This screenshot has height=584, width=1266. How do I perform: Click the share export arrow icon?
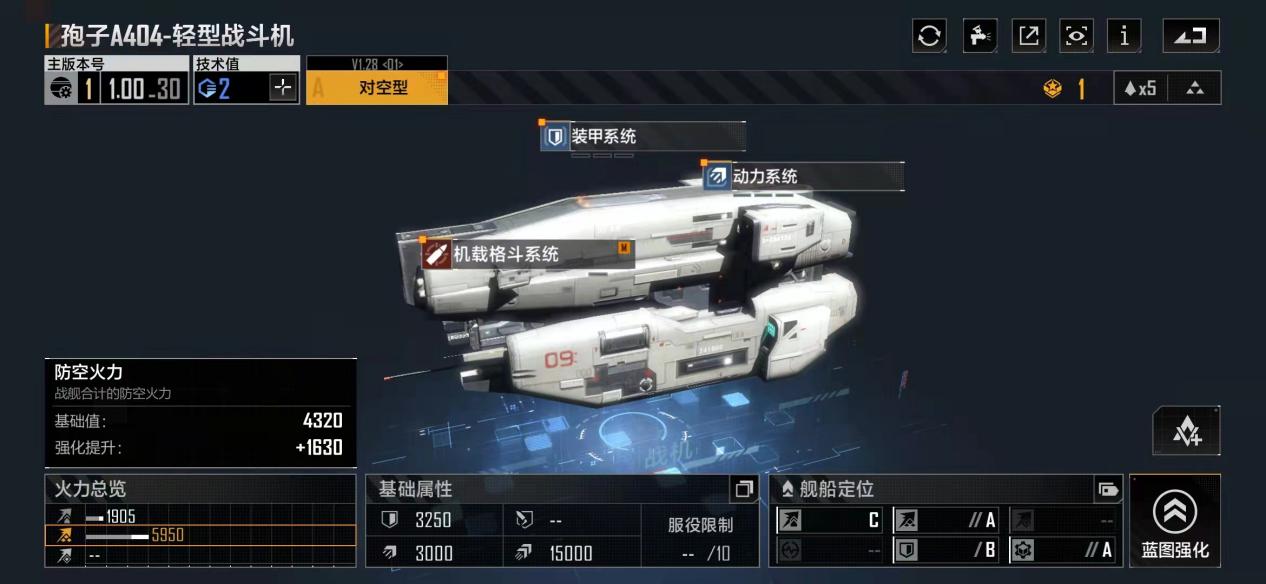(1028, 36)
